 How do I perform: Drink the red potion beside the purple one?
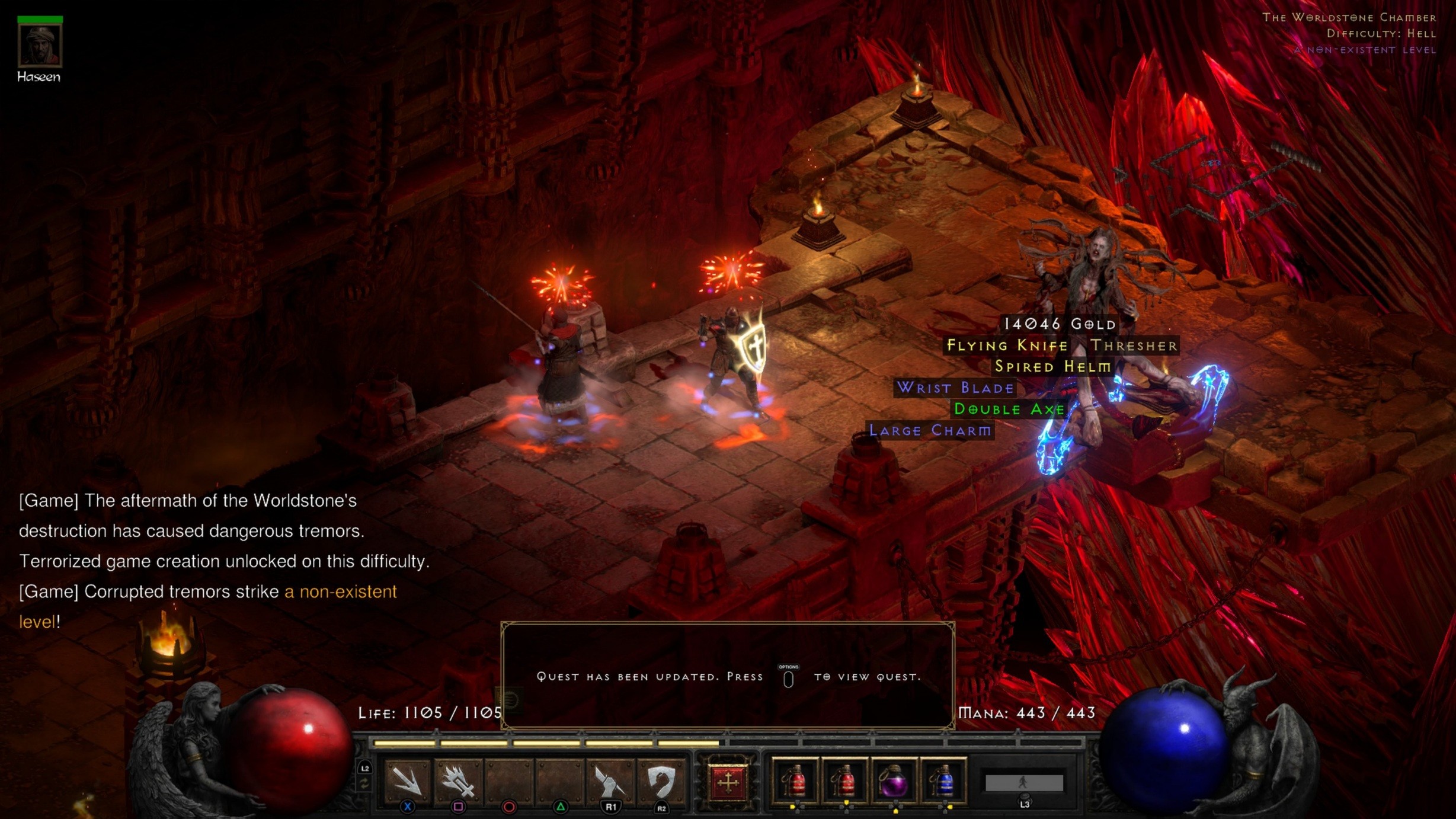click(x=844, y=782)
